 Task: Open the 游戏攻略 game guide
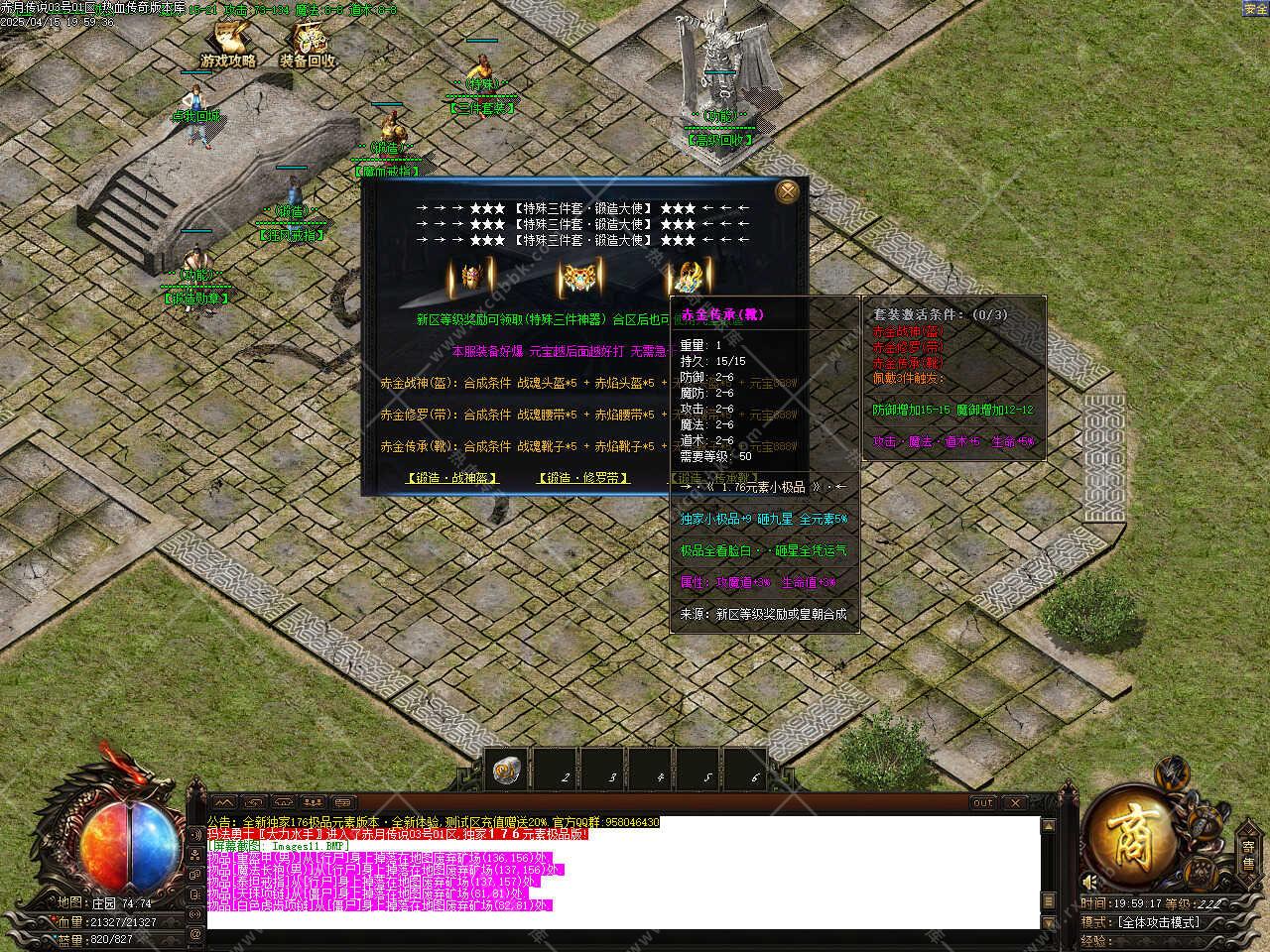point(228,46)
